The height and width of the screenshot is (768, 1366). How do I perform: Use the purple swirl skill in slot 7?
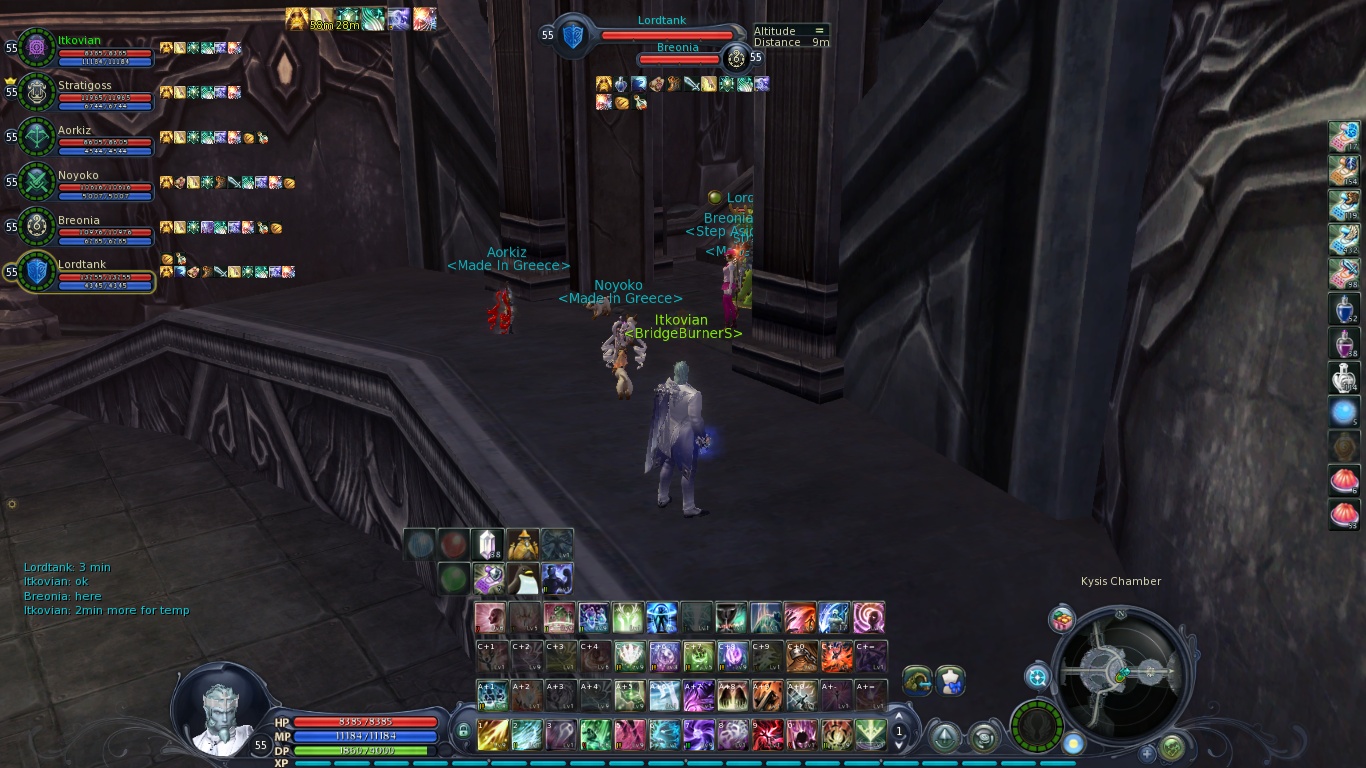698,735
